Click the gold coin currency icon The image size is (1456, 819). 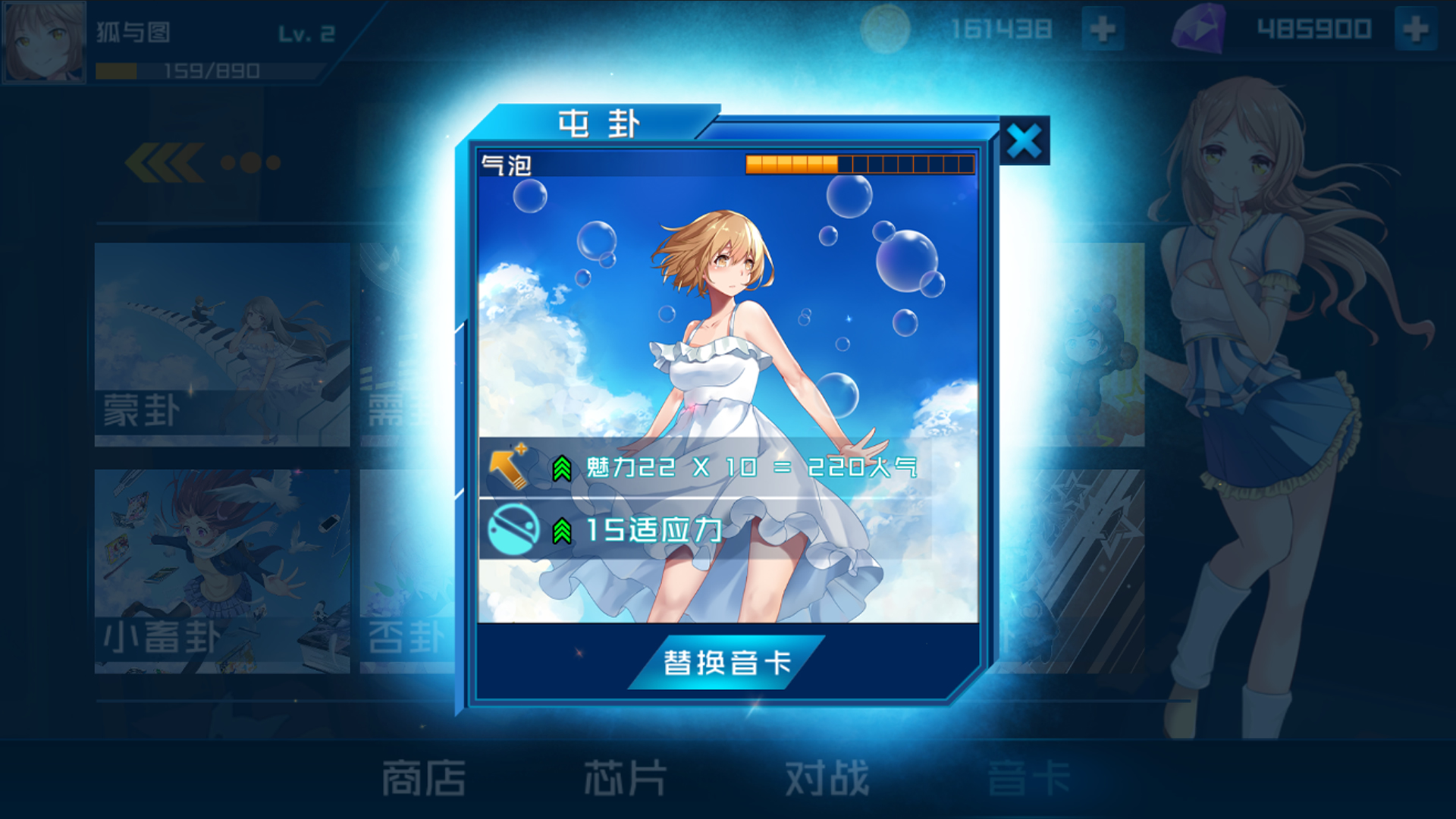[887, 29]
